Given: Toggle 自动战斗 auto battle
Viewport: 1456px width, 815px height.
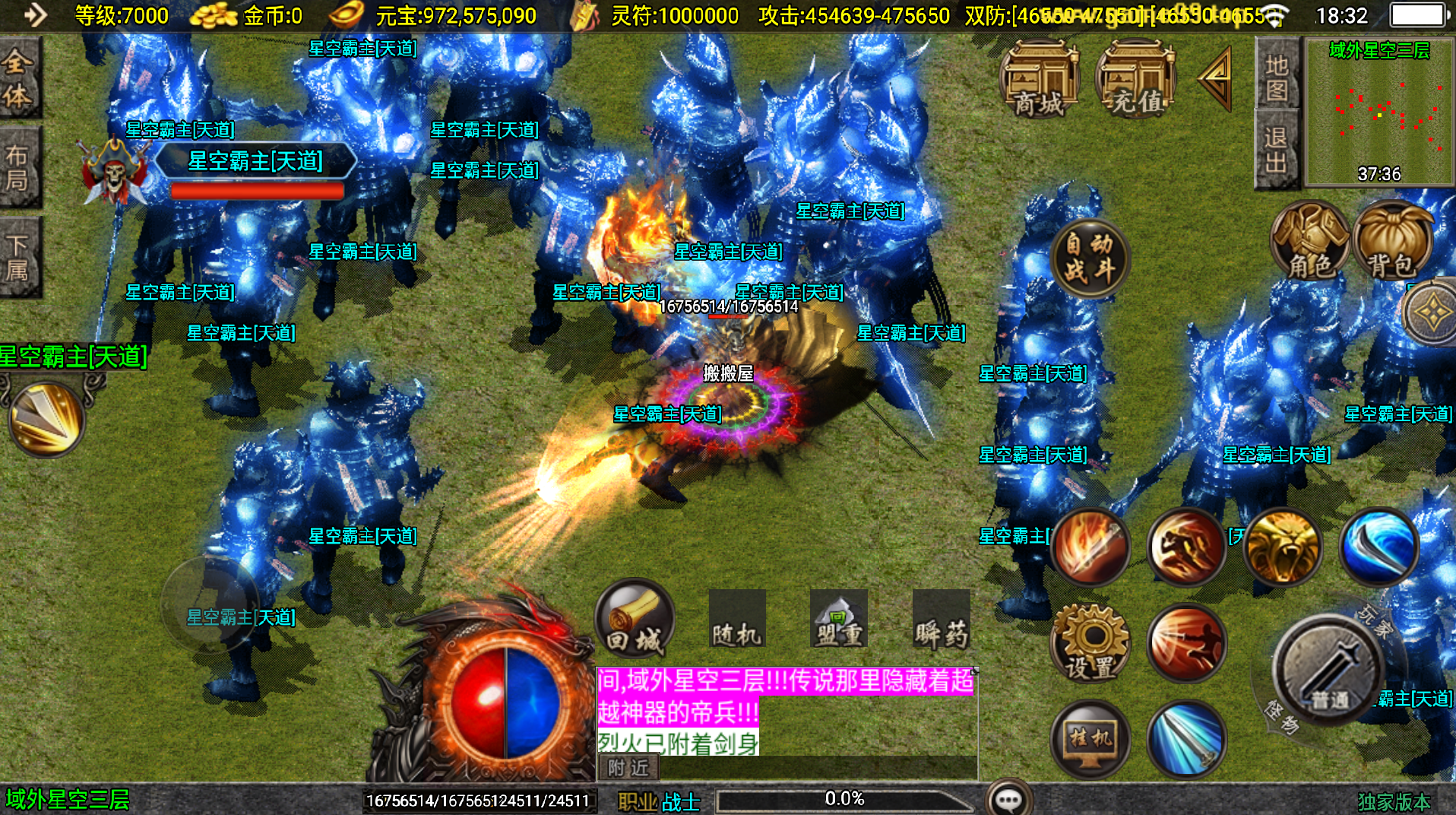Looking at the screenshot, I should pos(1090,257).
